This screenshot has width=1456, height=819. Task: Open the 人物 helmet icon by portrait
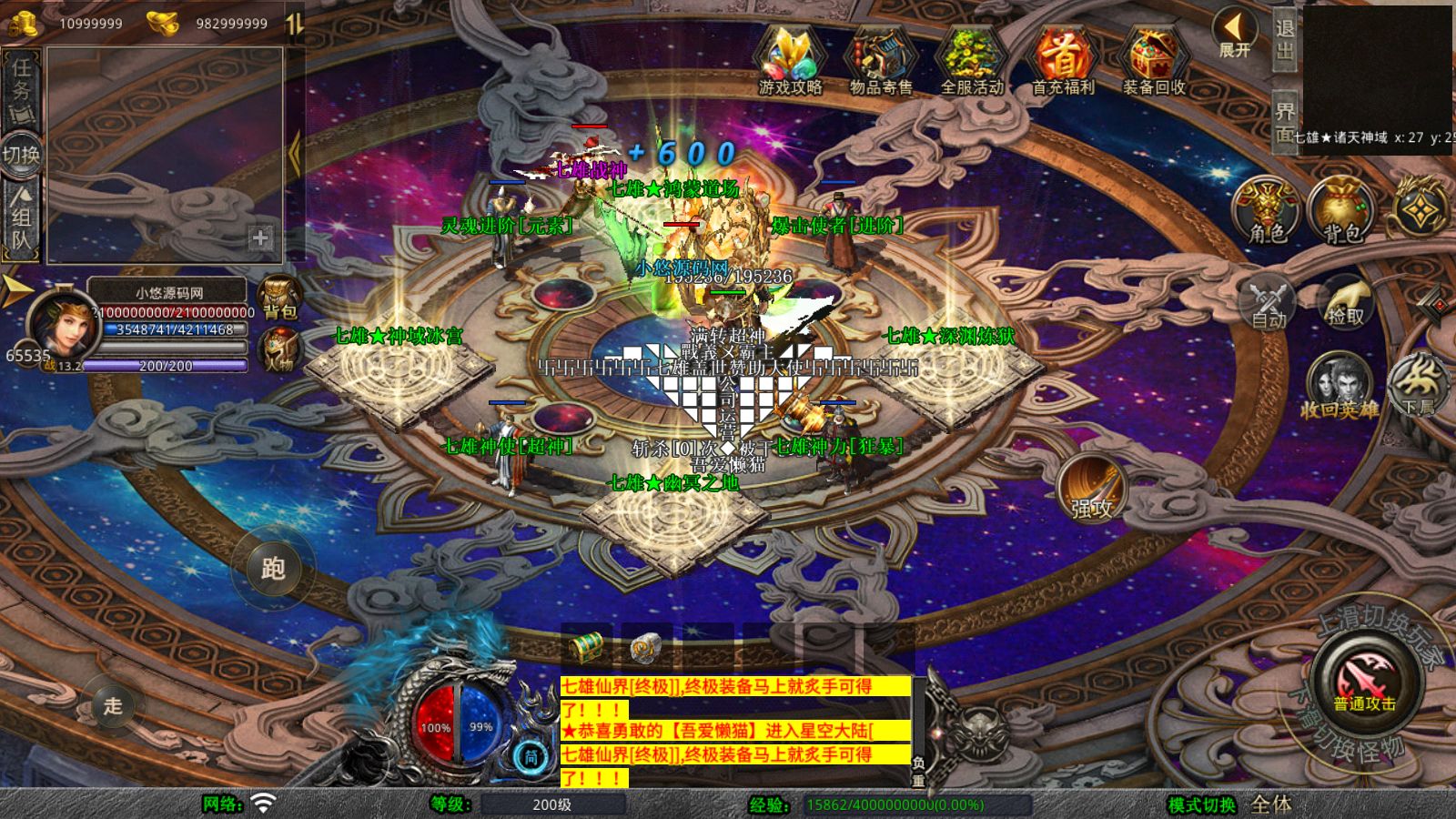click(x=279, y=349)
